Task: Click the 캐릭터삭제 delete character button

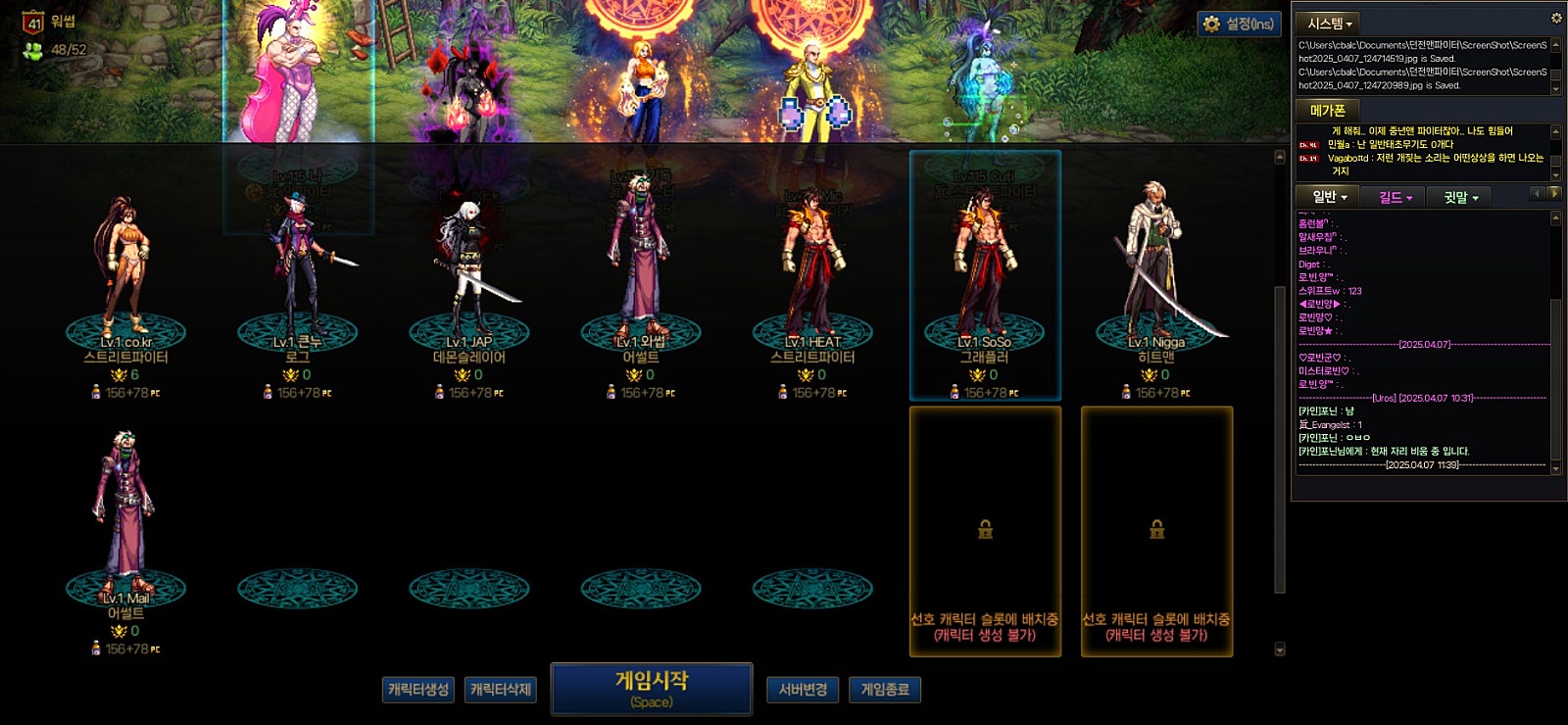Action: 501,690
